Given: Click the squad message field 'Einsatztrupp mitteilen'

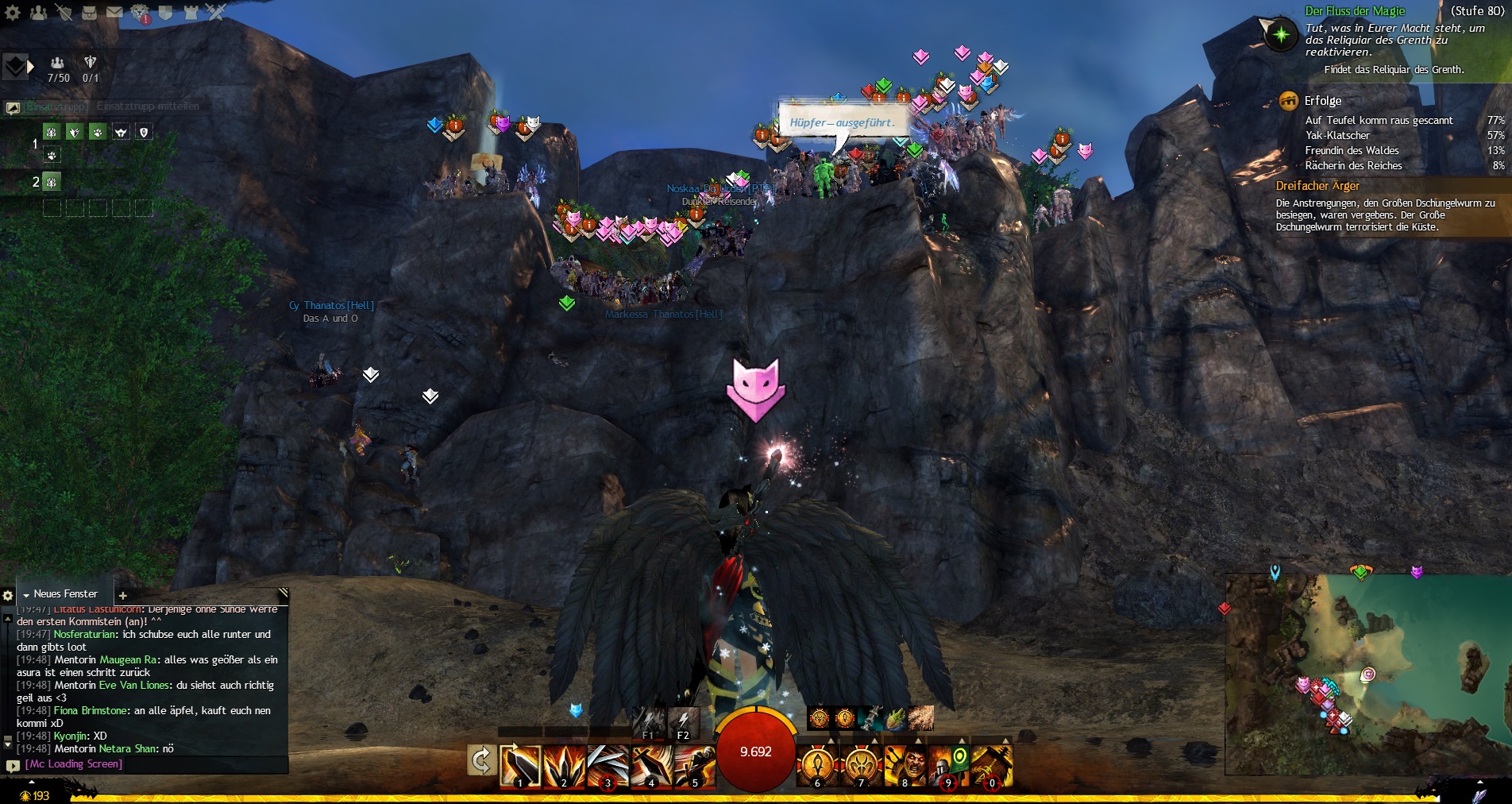Looking at the screenshot, I should click(148, 106).
